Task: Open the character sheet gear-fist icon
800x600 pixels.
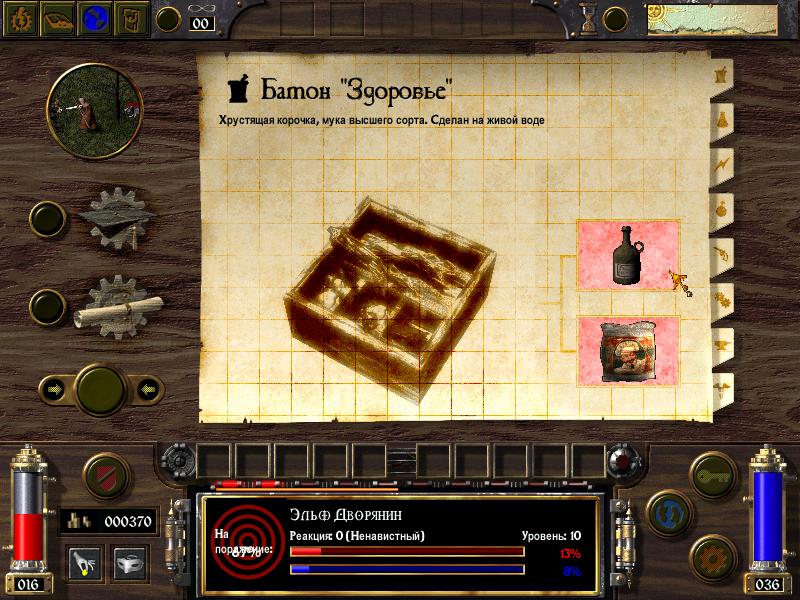Action: (x=19, y=17)
